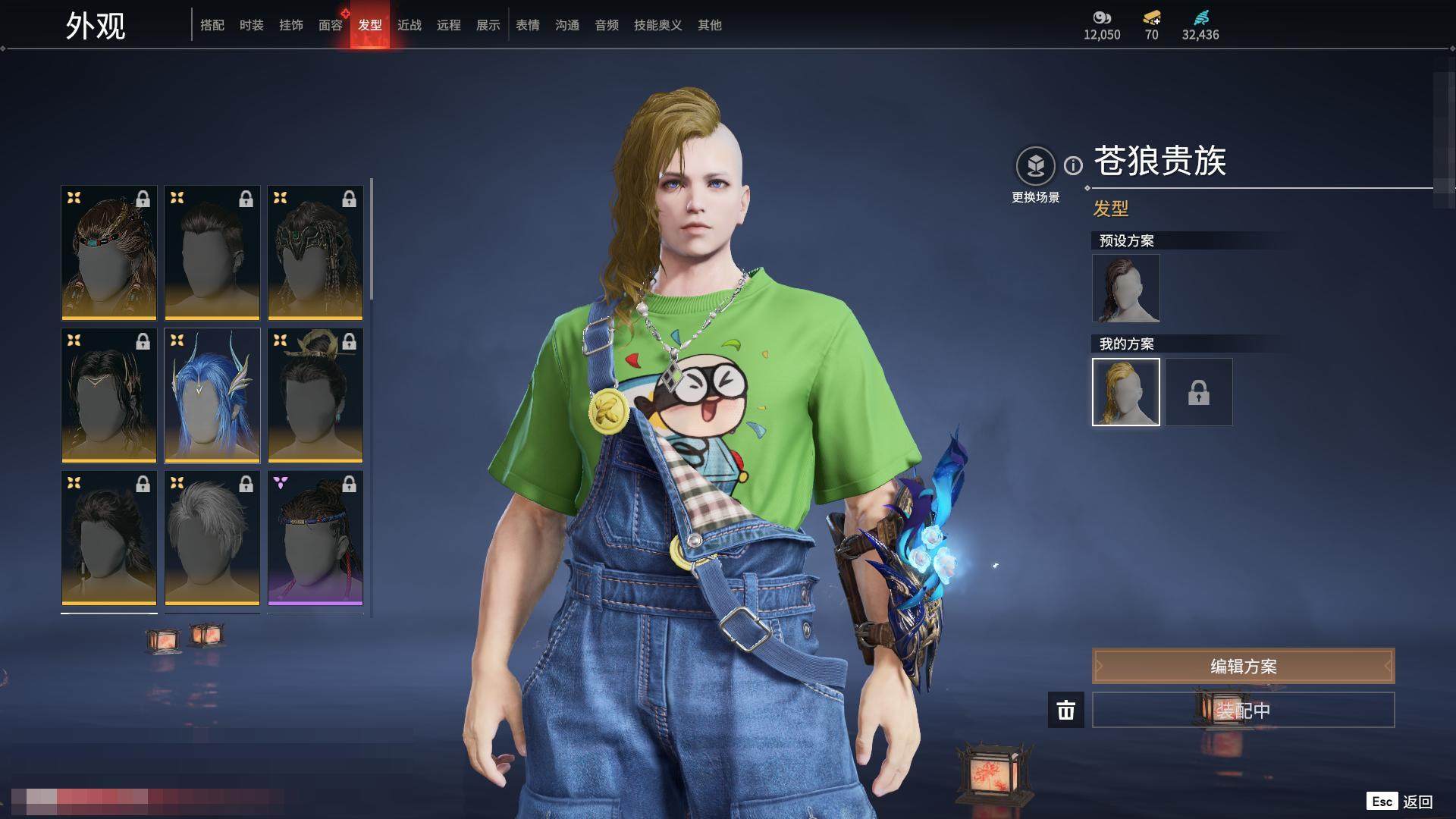
Task: Select the silver swept-back hairstyle
Action: pyautogui.click(x=212, y=538)
